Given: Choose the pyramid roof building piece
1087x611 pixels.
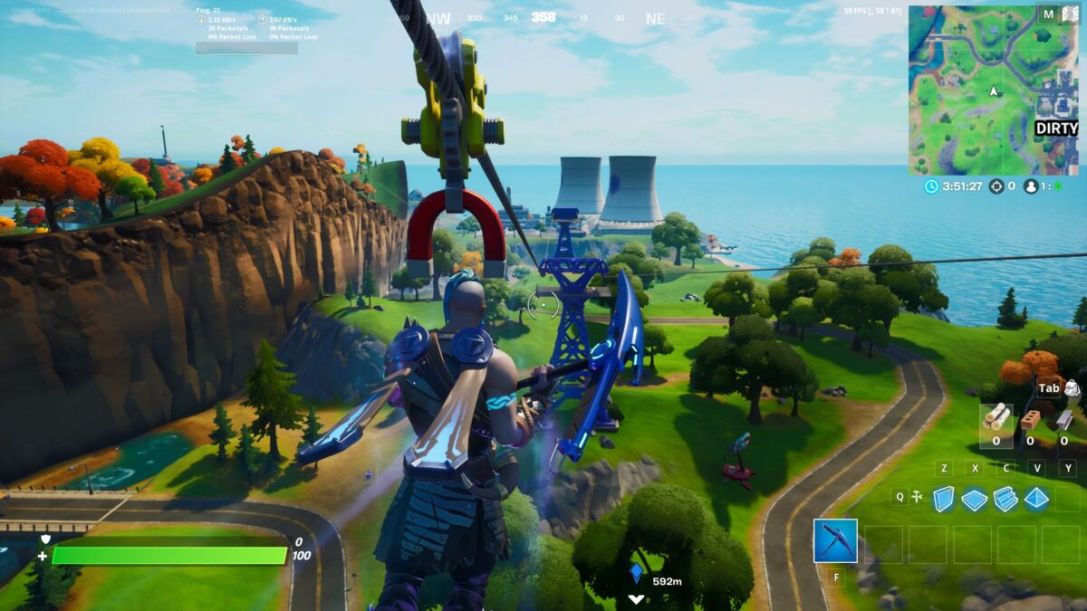Looking at the screenshot, I should 1037,498.
